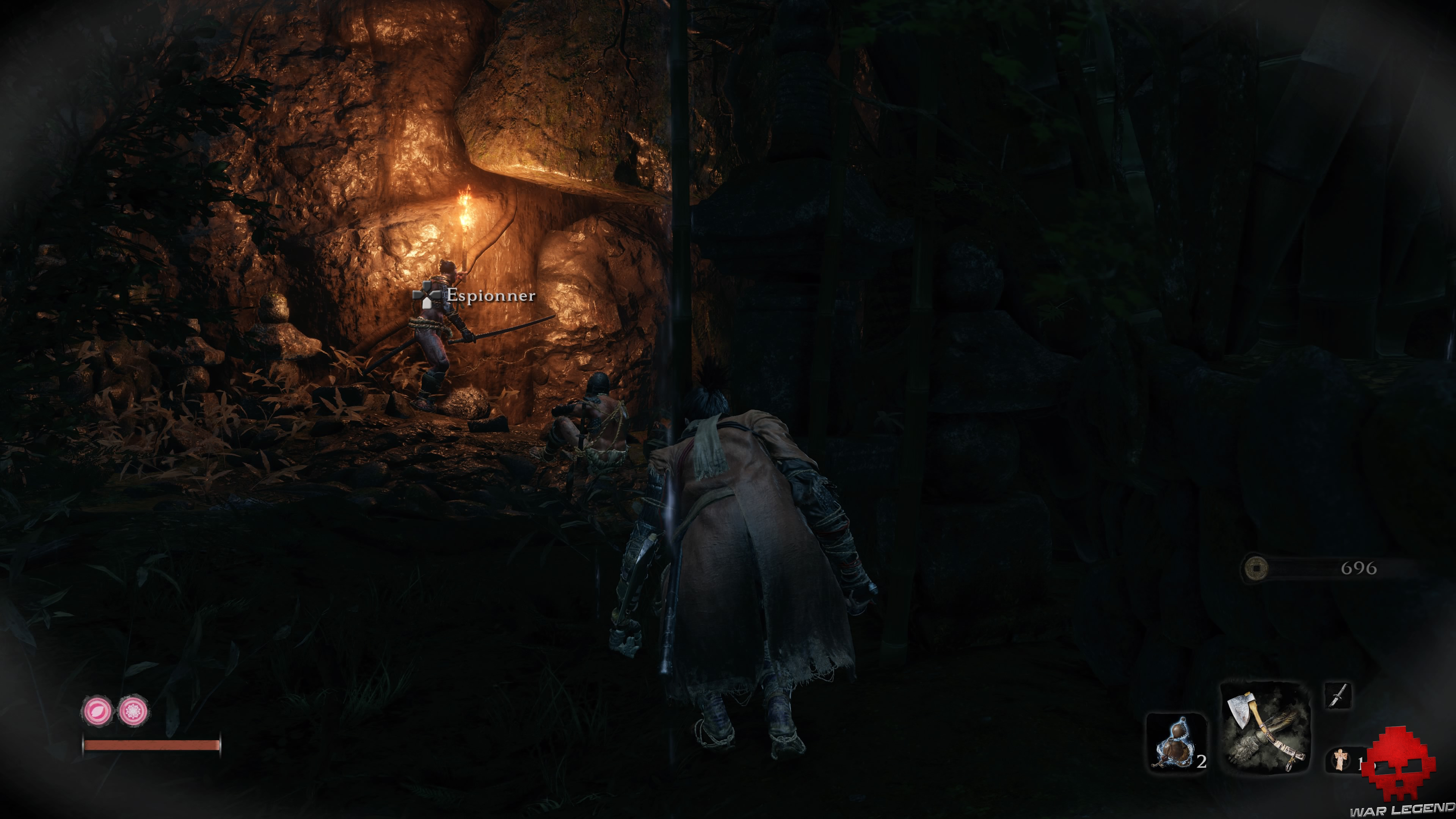The height and width of the screenshot is (819, 1456).
Task: Click the sen amount reading 696
Action: click(x=1363, y=568)
